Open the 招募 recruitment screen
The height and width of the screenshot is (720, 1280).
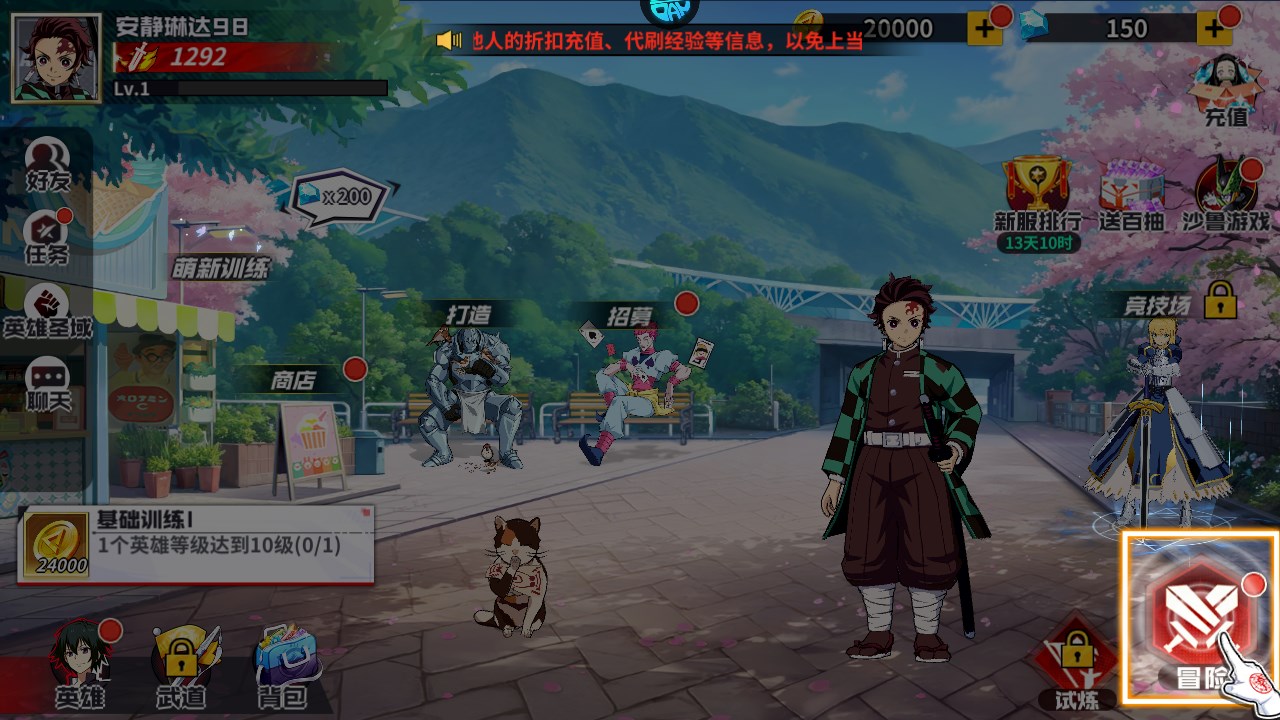click(630, 311)
